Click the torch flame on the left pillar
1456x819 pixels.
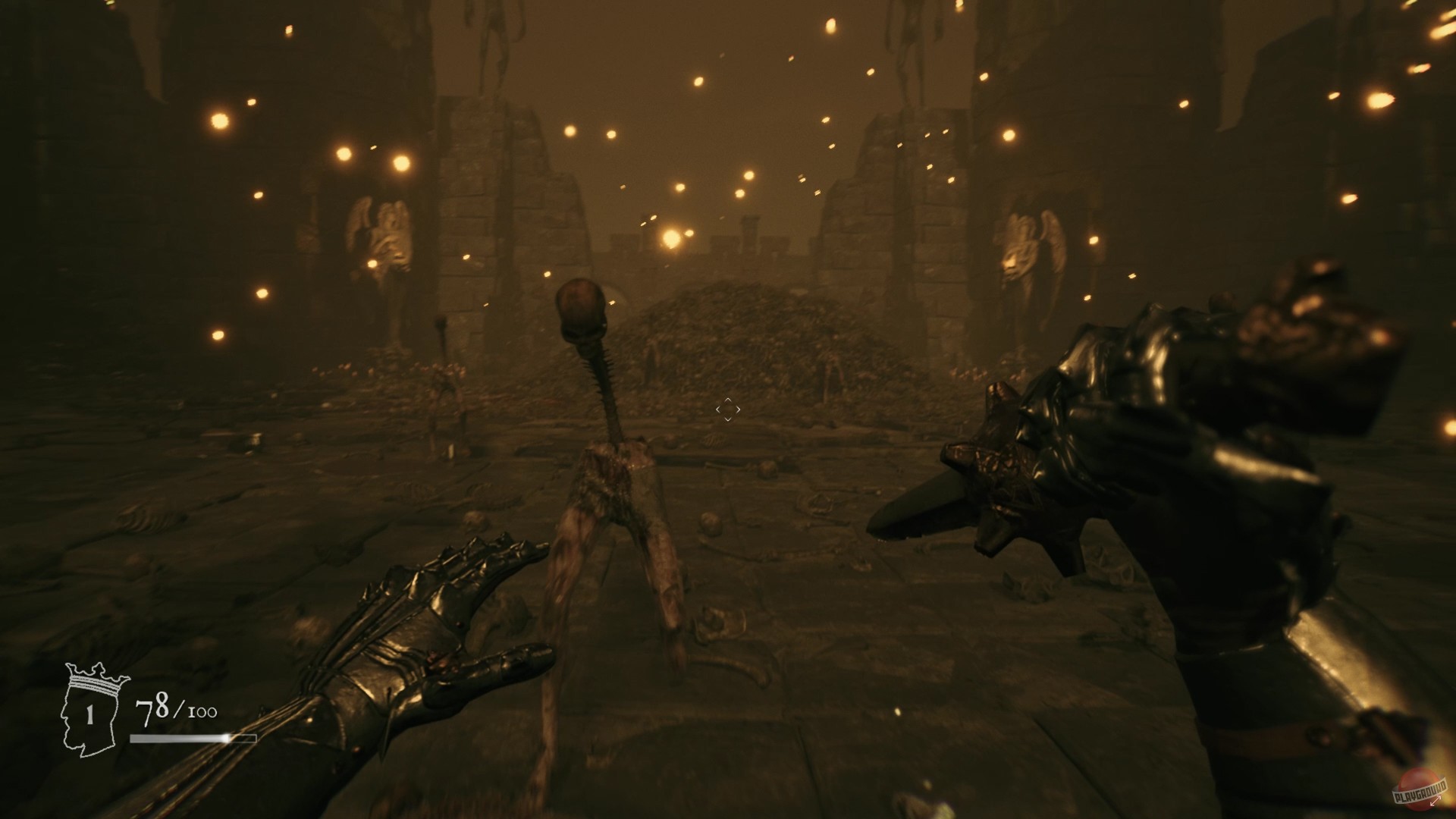400,163
